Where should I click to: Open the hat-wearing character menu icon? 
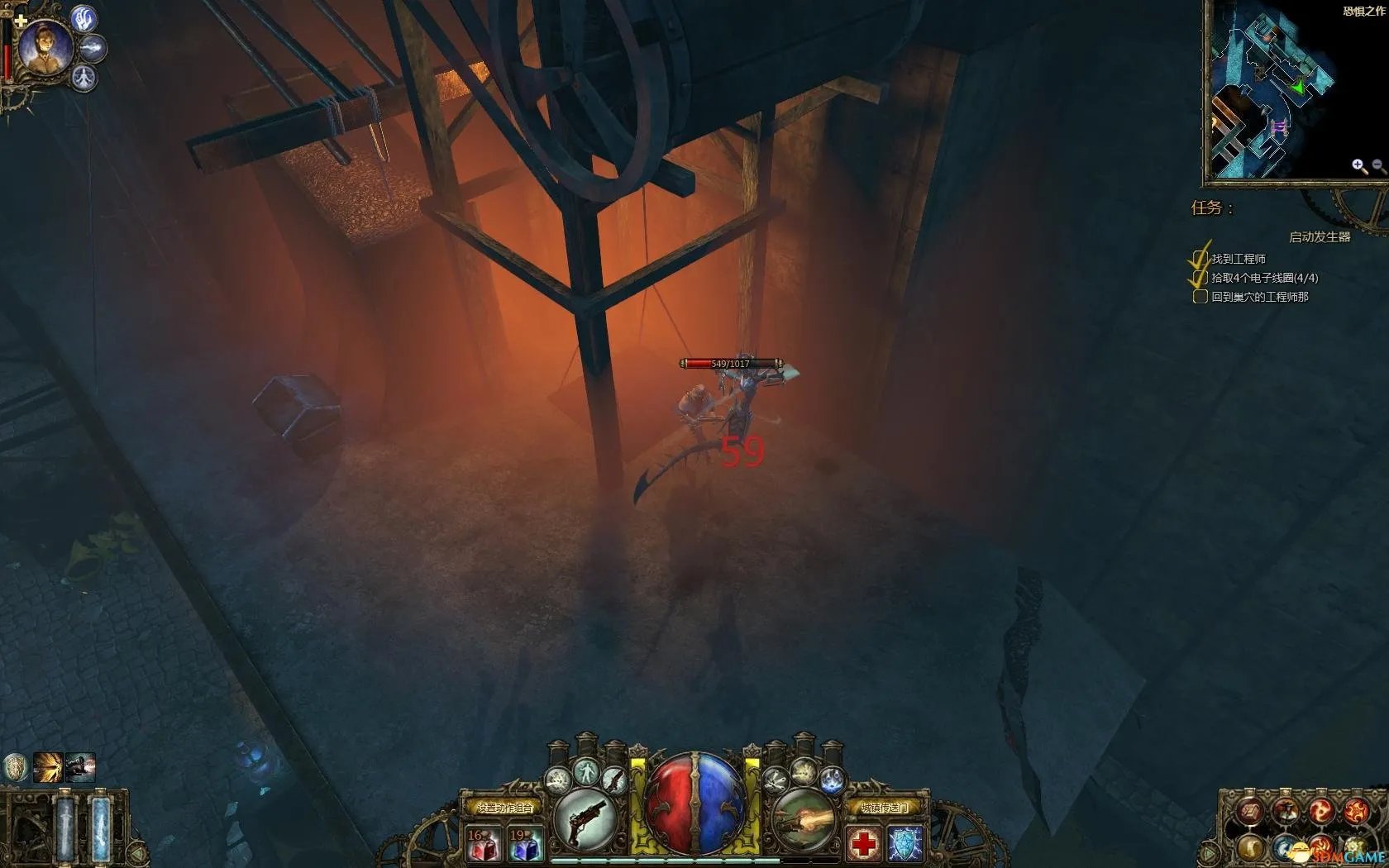point(1284,813)
